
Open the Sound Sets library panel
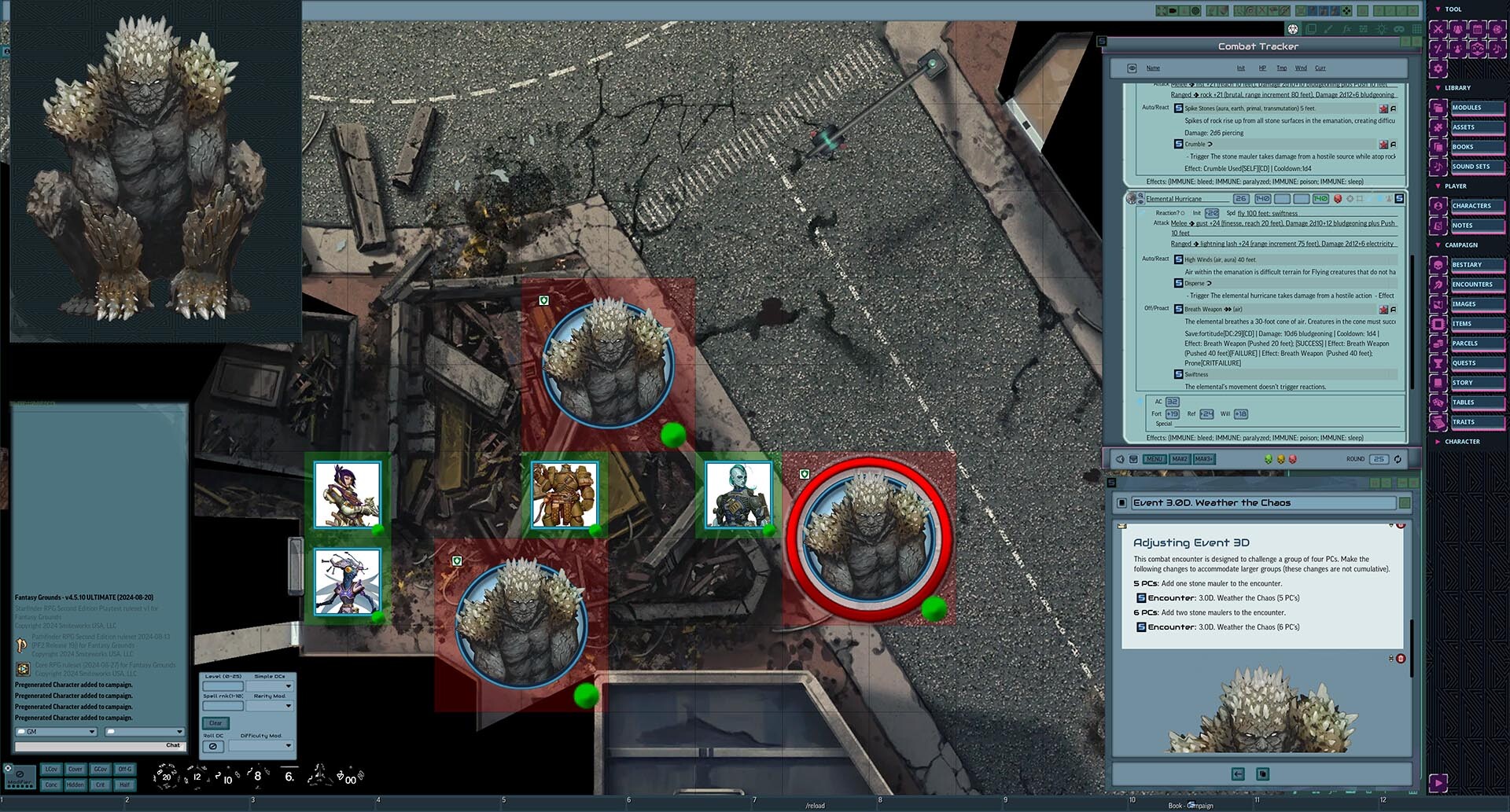coord(1473,166)
